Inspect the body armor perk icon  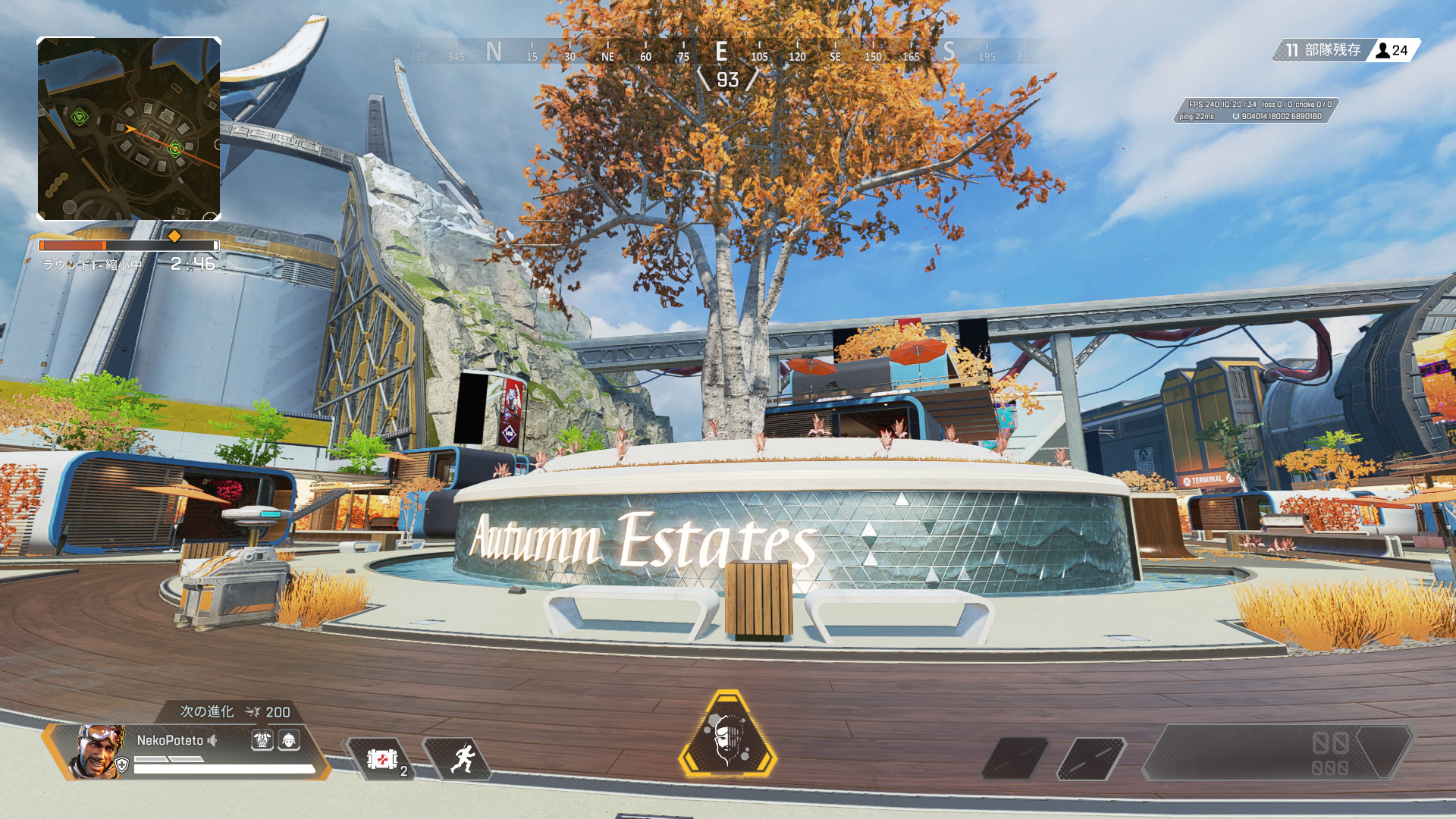tap(262, 740)
